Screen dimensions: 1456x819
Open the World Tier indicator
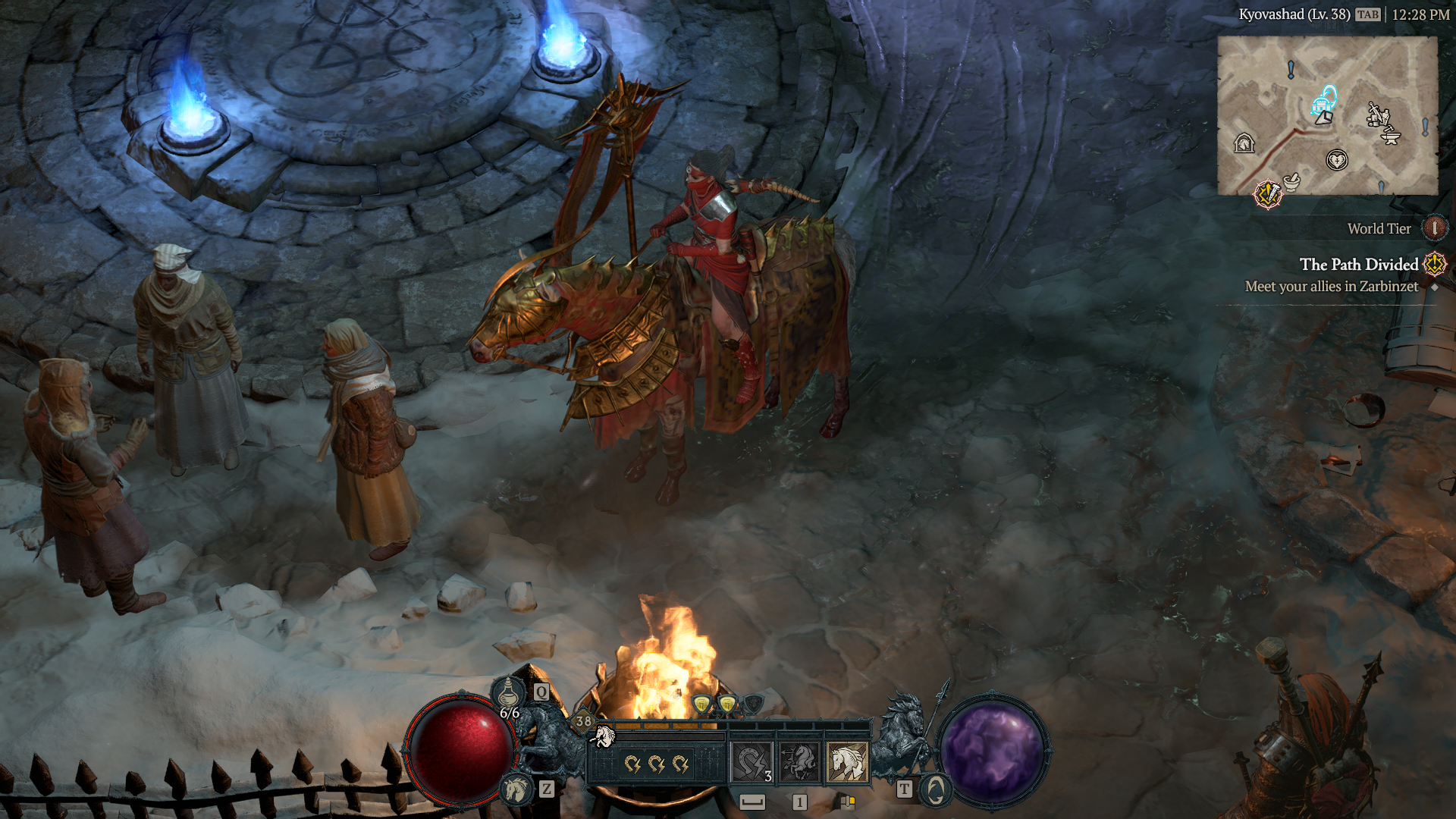(1433, 228)
